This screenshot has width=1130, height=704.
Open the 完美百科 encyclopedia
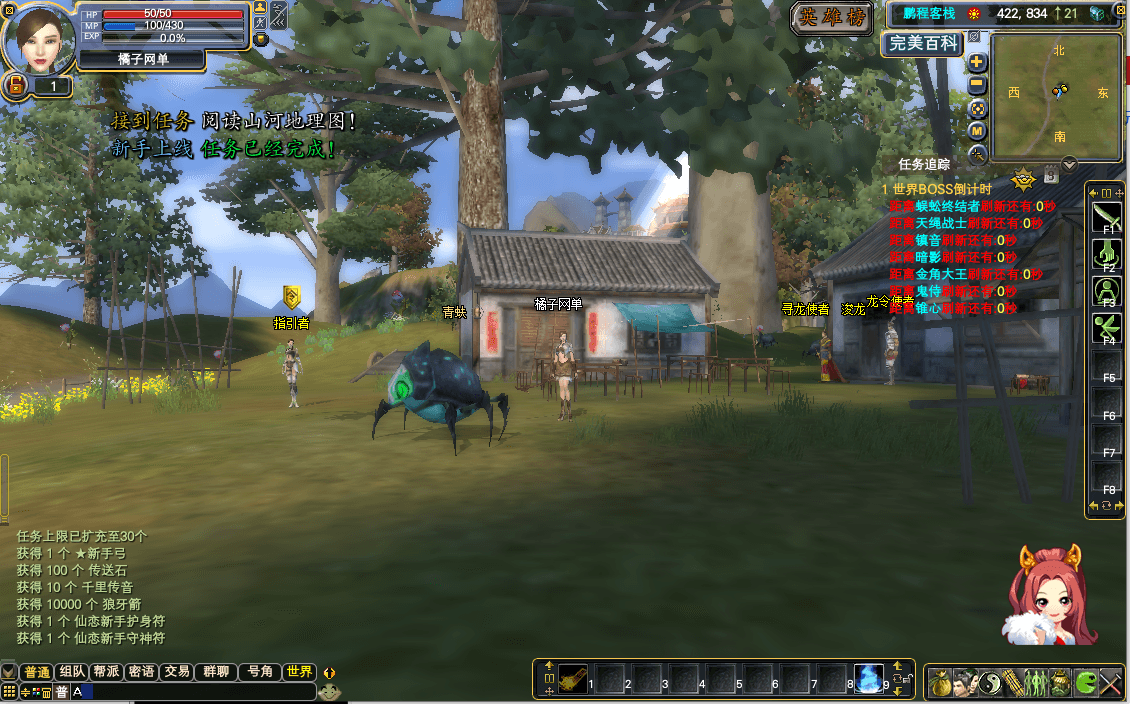click(923, 43)
